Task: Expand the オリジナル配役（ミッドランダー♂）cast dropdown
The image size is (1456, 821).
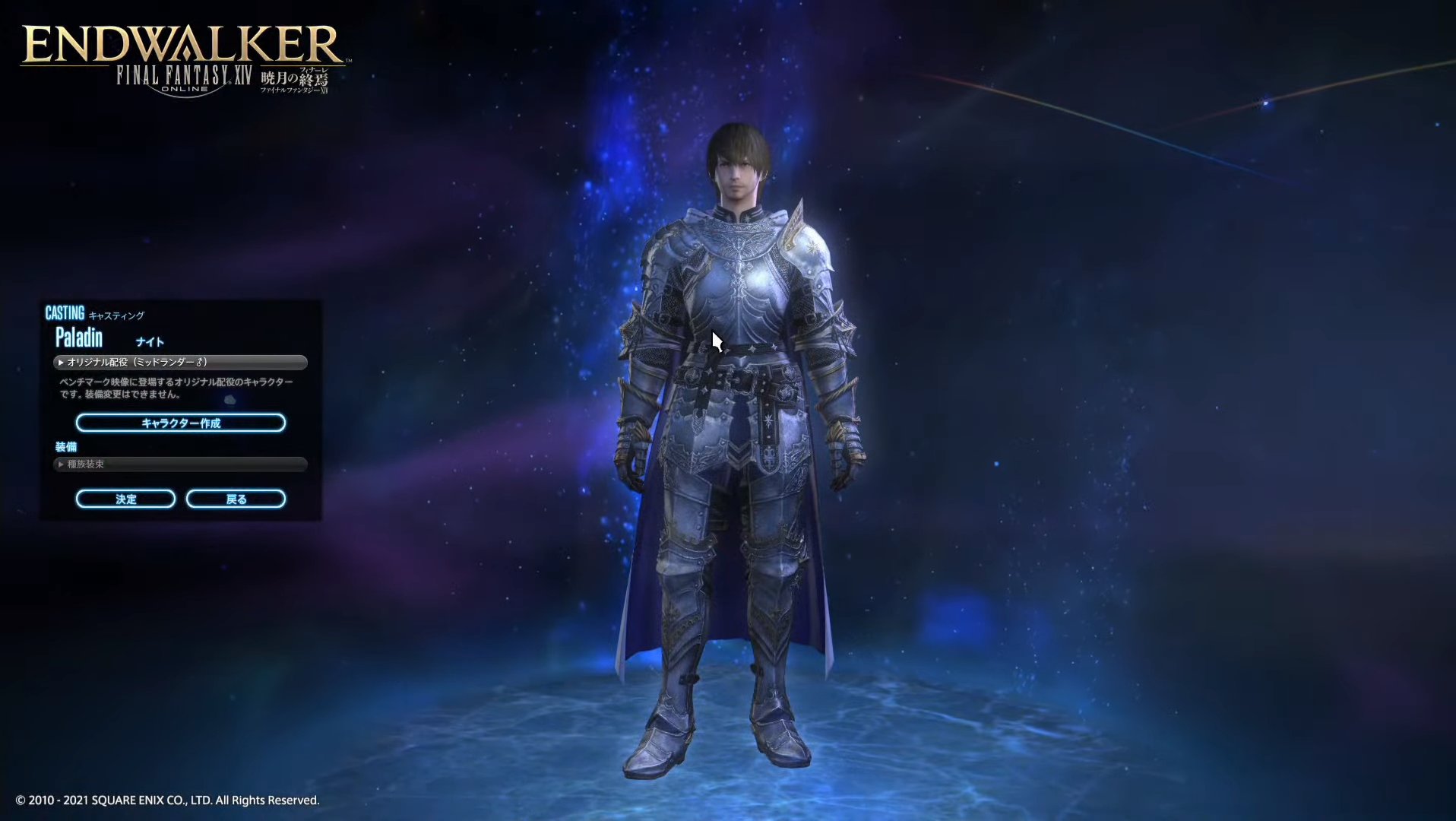Action: [182, 363]
